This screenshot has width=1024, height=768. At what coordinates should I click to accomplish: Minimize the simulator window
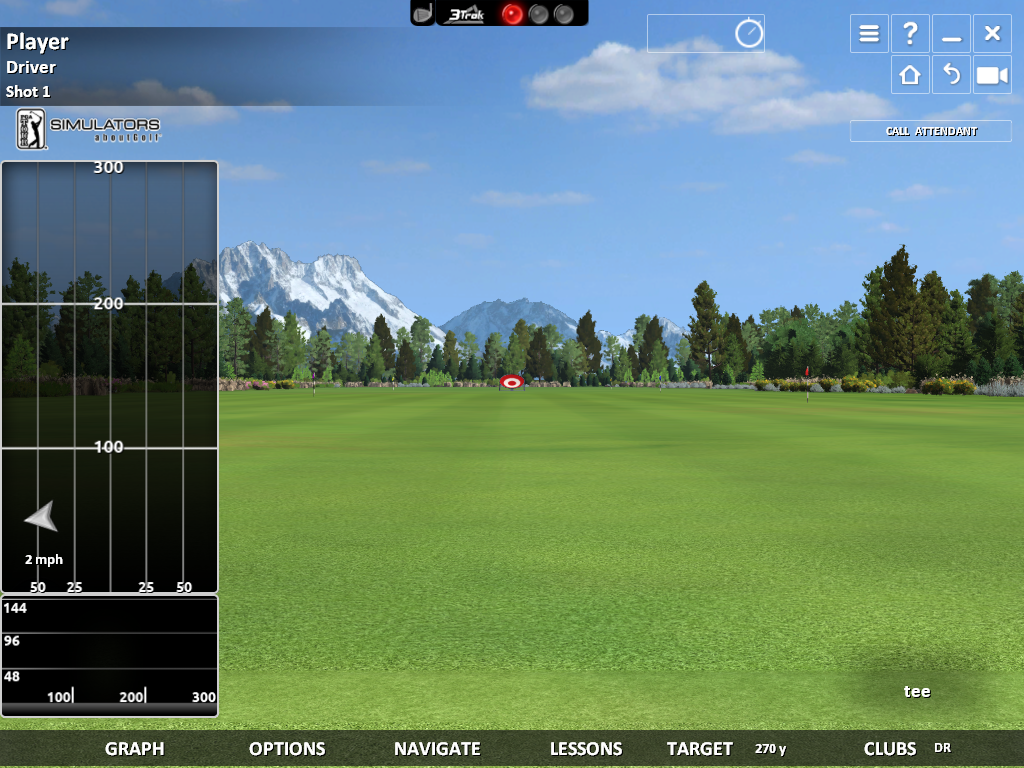(951, 34)
